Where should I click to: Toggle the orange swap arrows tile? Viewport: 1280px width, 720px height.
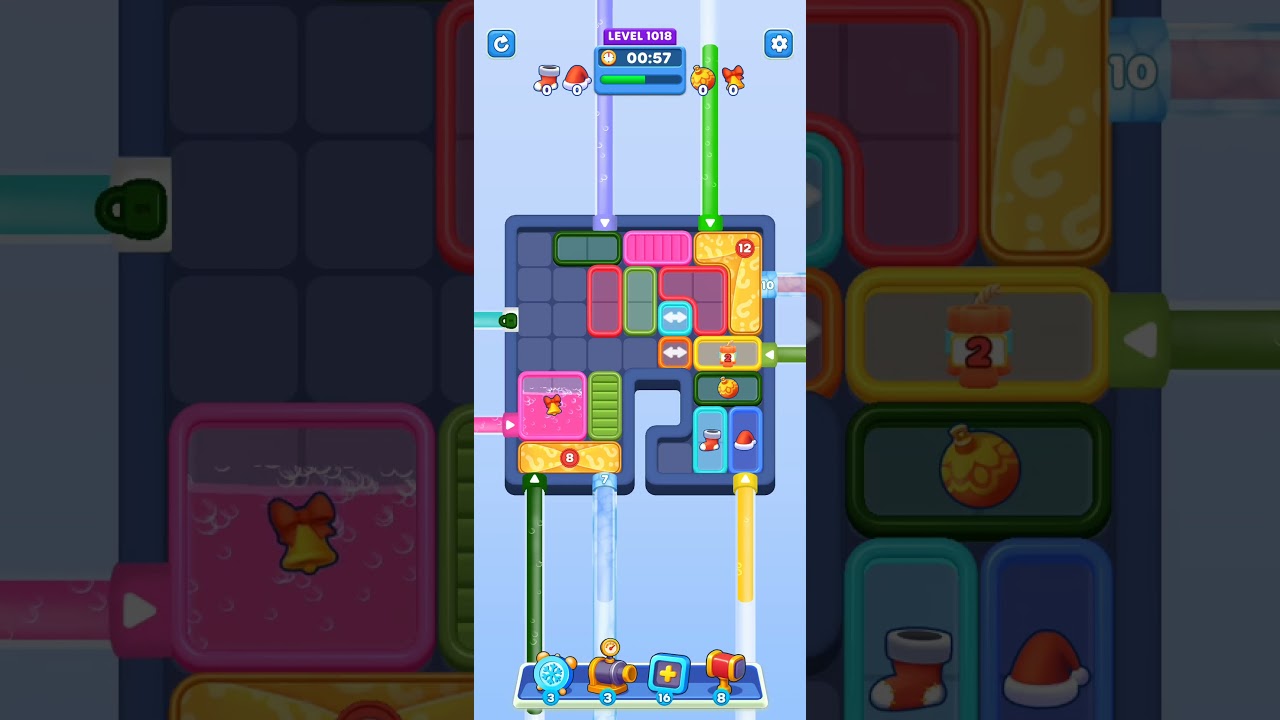pos(675,352)
